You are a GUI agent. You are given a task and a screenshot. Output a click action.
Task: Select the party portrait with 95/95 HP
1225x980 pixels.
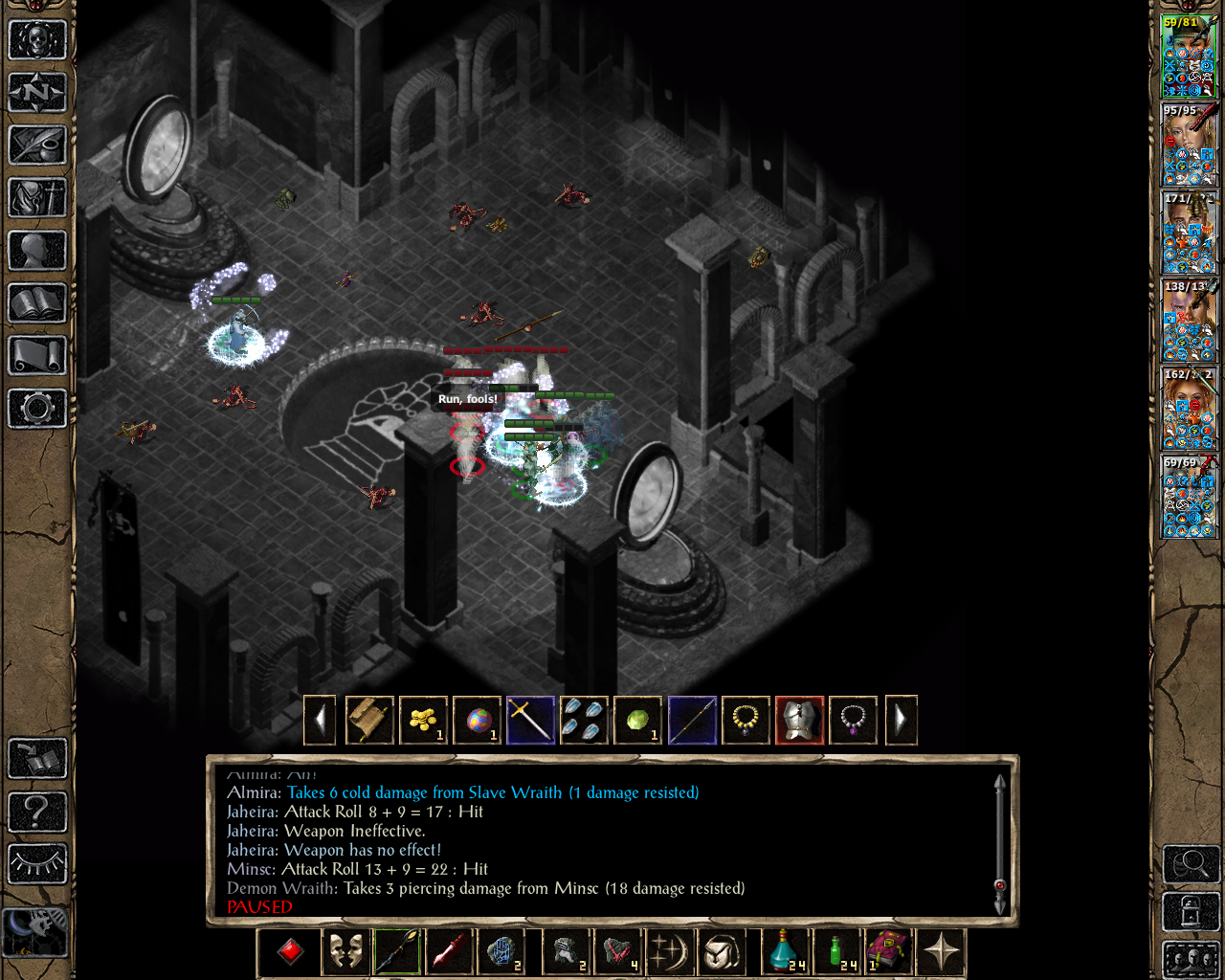click(x=1189, y=145)
